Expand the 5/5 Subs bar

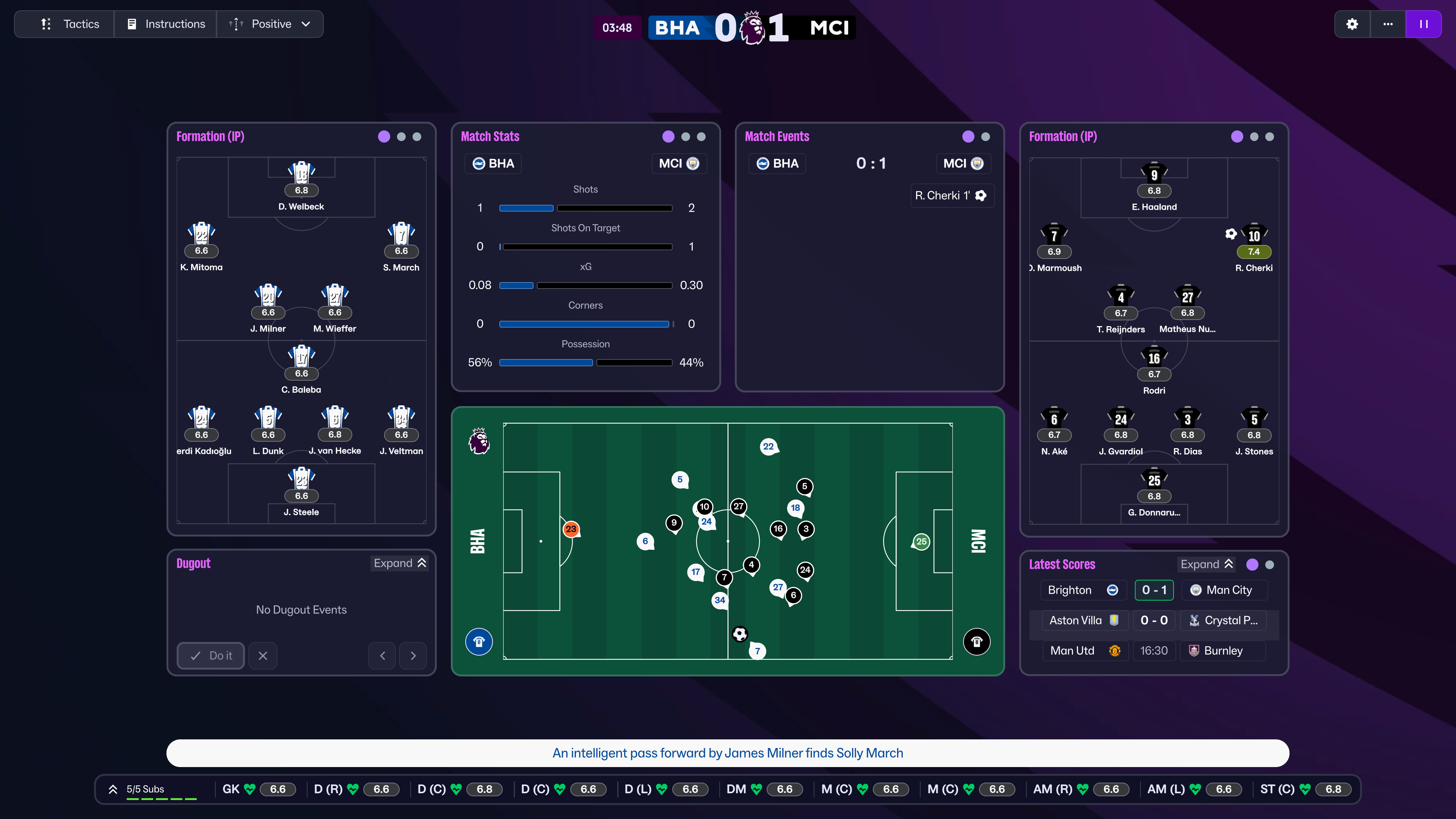(x=113, y=789)
